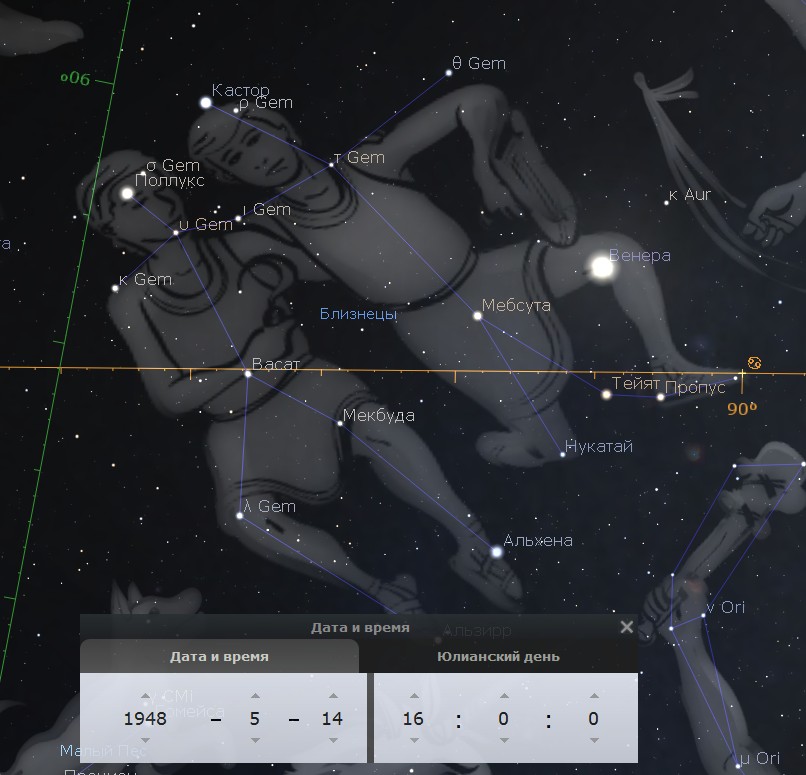Decrease the year with its down arrow
The height and width of the screenshot is (775, 806).
[146, 740]
